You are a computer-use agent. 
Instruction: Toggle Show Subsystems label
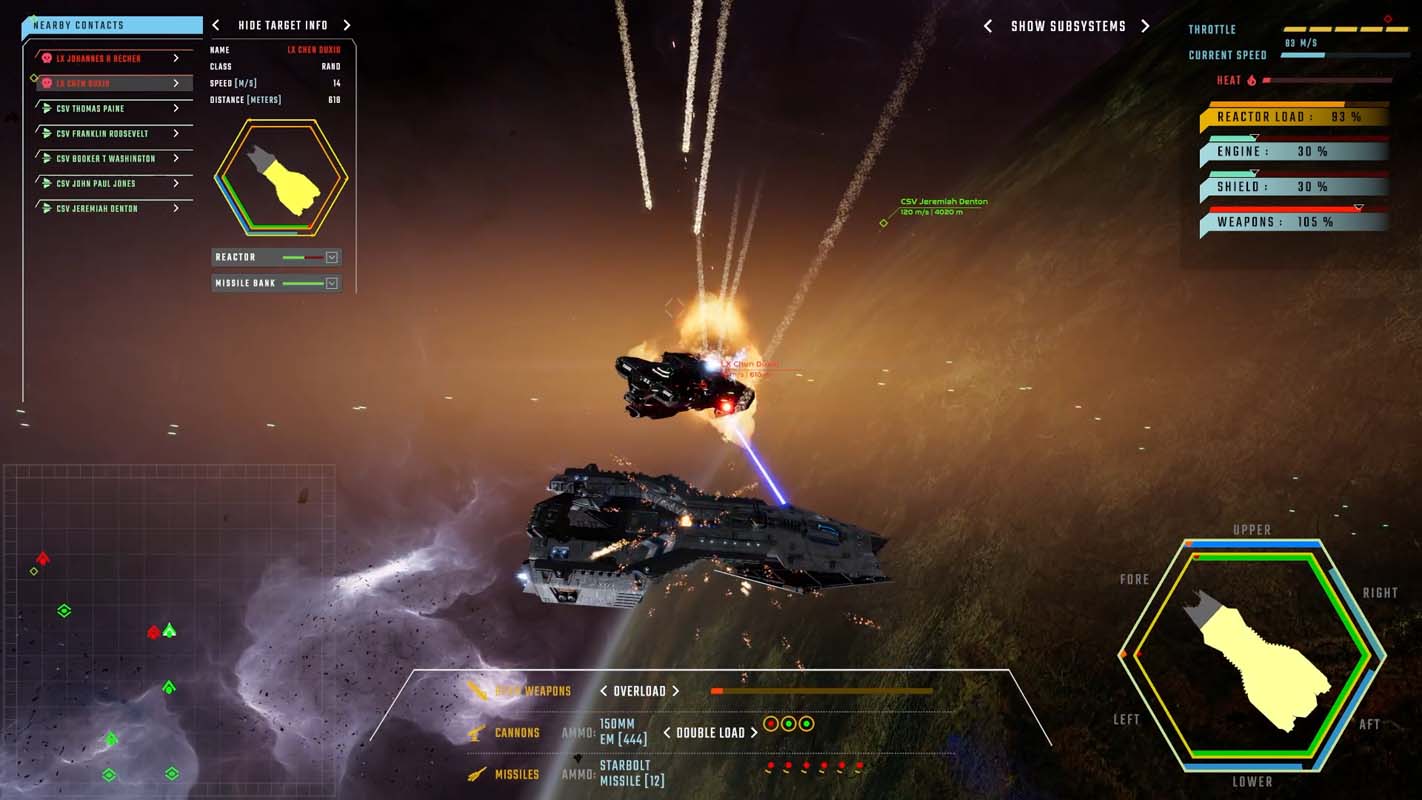point(1067,27)
